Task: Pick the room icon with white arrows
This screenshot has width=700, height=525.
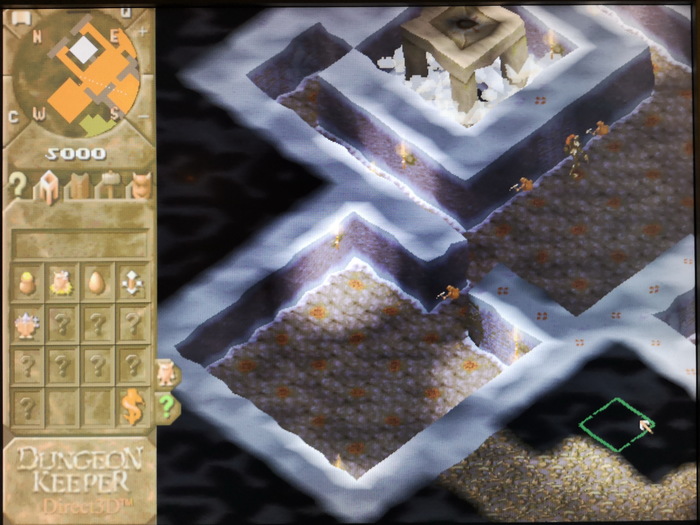Action: tap(131, 283)
